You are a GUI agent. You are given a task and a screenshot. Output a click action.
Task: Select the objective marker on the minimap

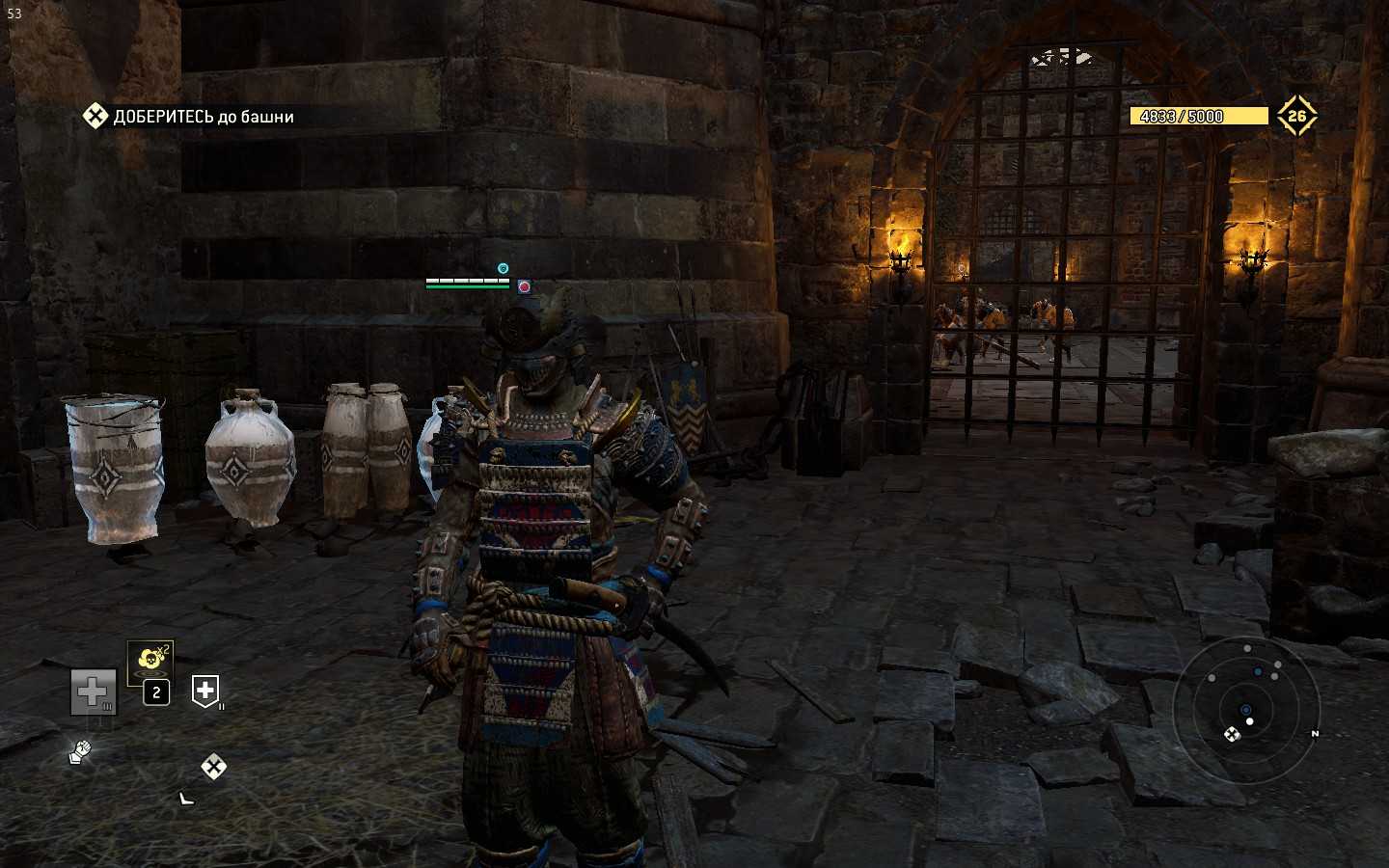click(1232, 735)
